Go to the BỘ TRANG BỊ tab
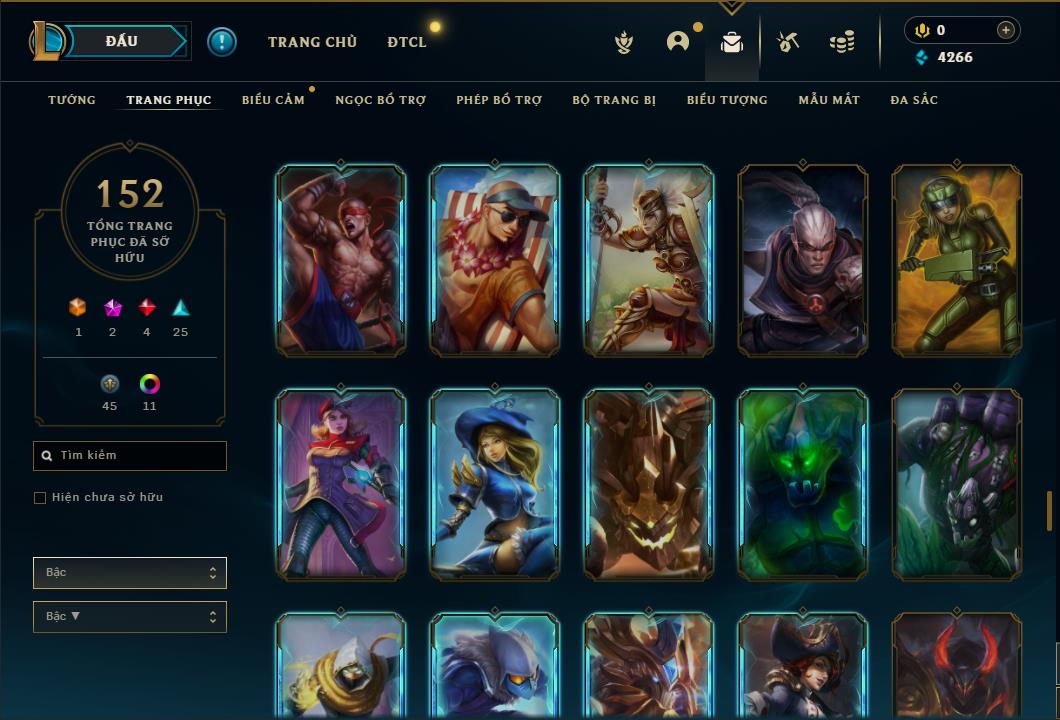The image size is (1060, 720). click(x=614, y=100)
